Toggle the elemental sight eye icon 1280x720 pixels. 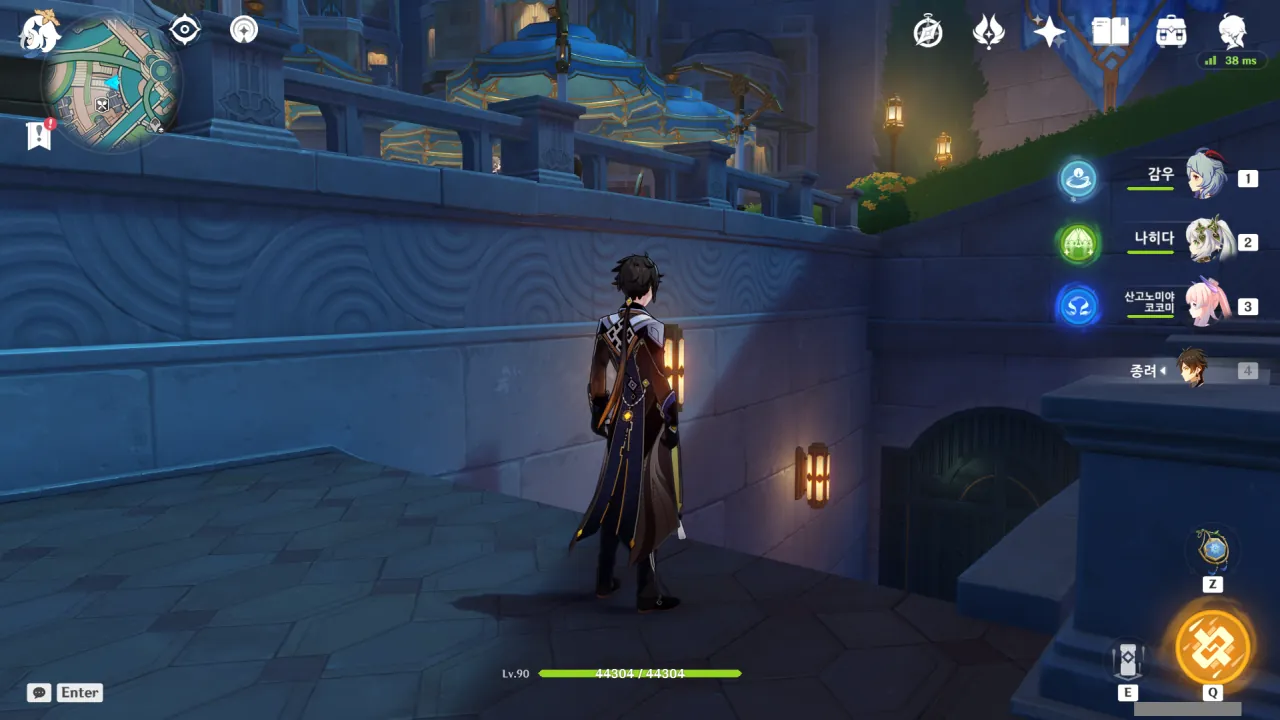point(185,30)
